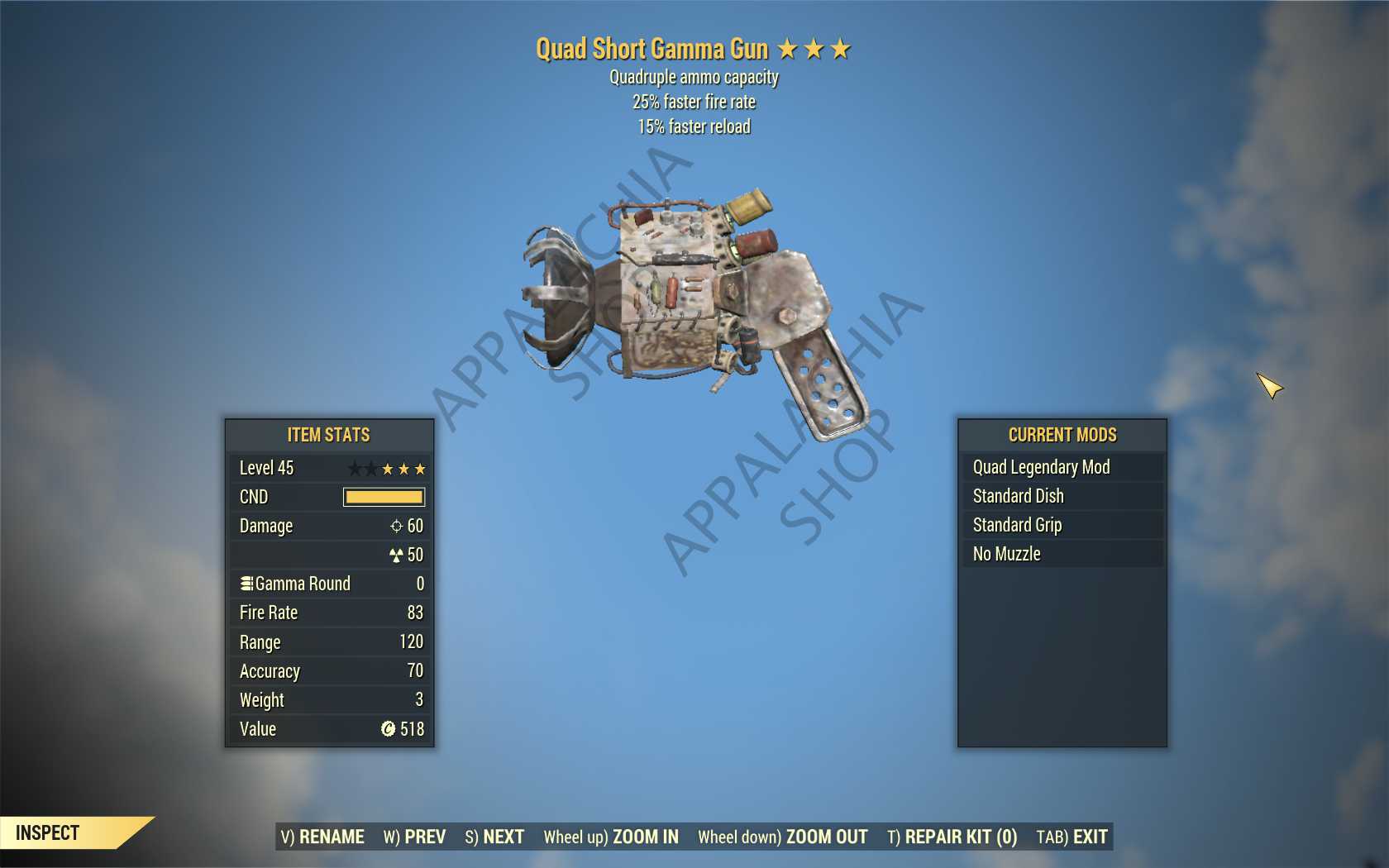Choose RENAME in the bottom action bar
1389x868 pixels.
[x=322, y=837]
